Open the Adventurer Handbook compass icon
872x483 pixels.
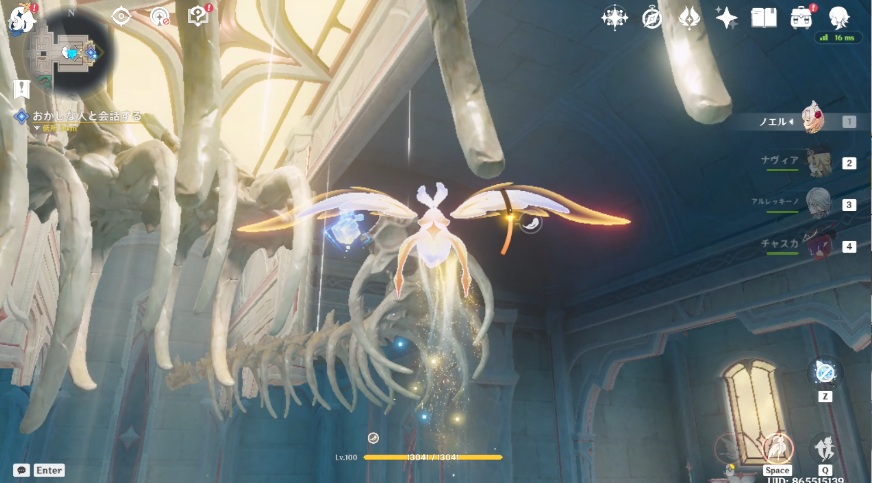(x=652, y=17)
